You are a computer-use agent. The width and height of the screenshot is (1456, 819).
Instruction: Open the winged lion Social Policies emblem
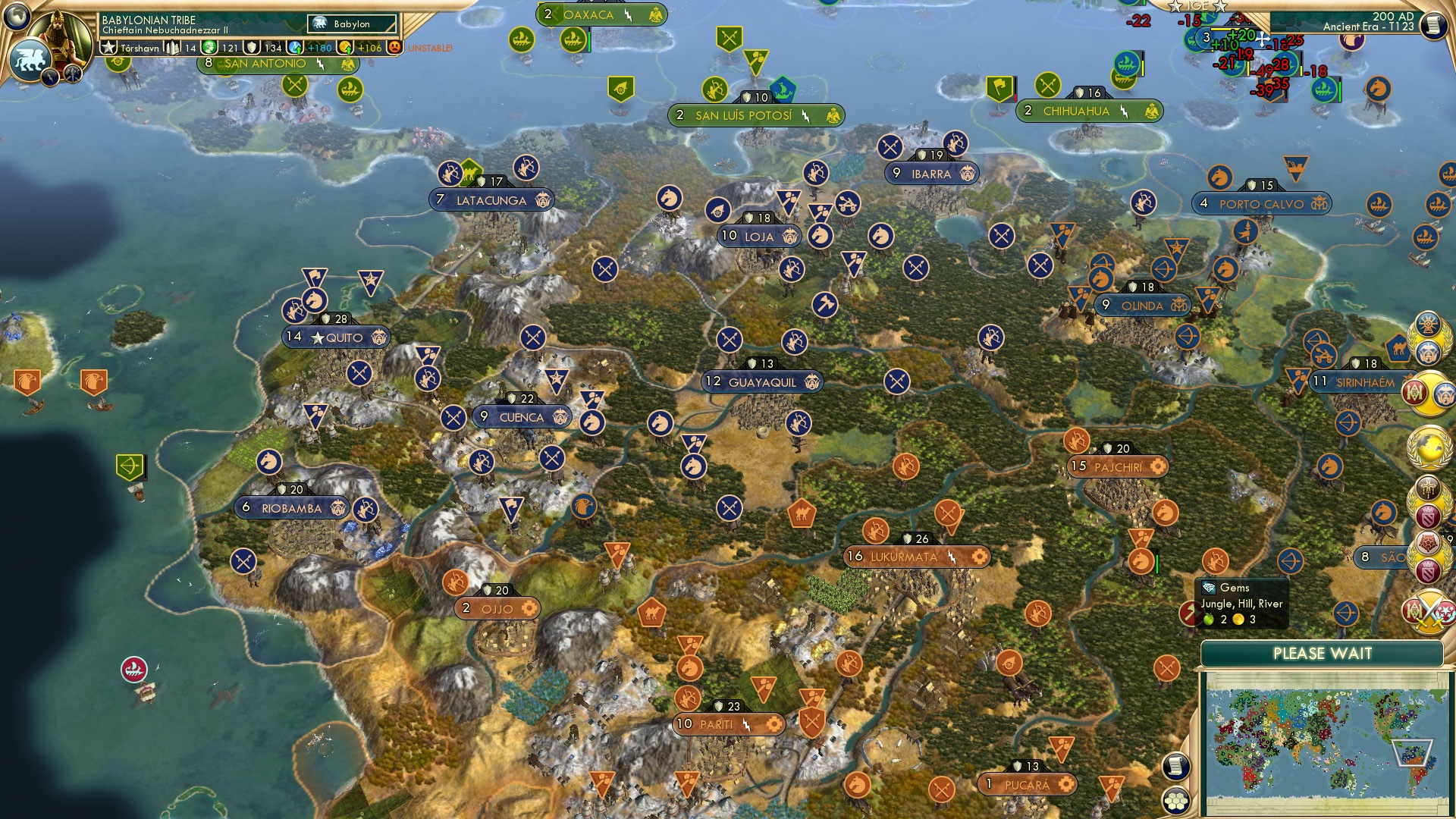pos(29,61)
